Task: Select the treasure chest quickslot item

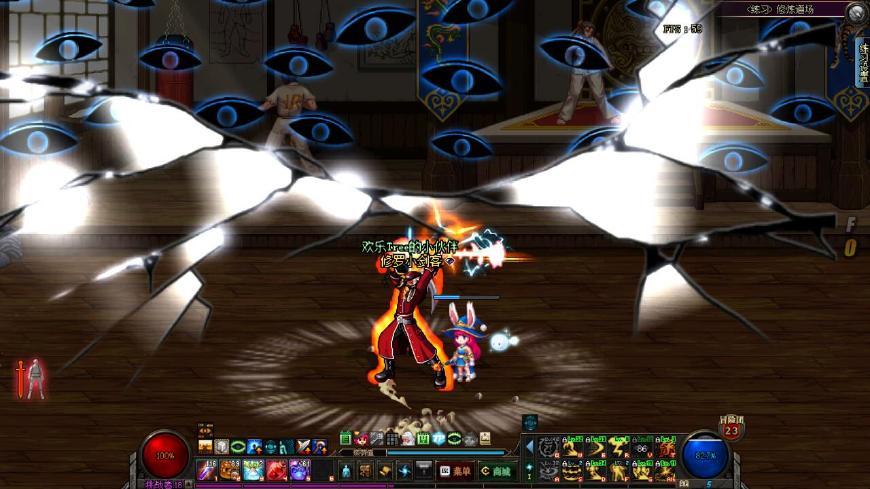Action: tap(230, 469)
